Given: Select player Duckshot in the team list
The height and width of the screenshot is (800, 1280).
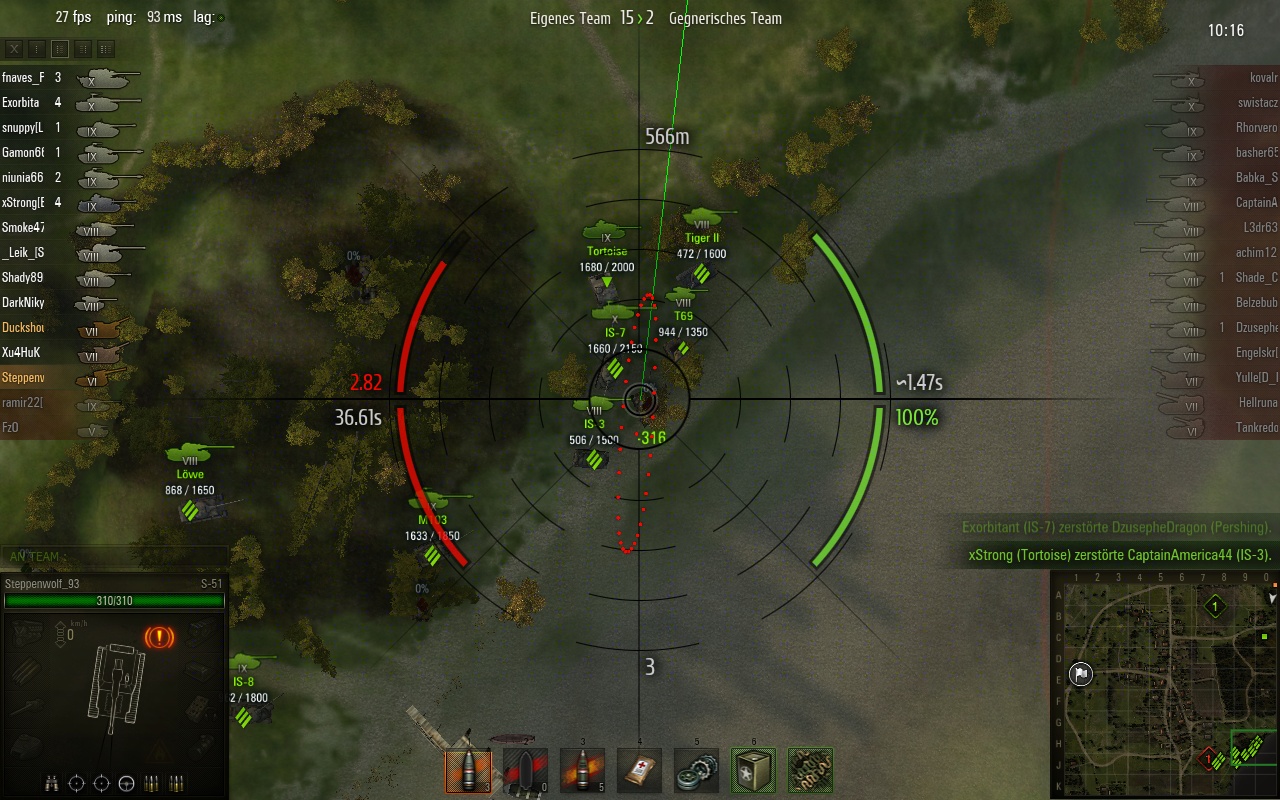Looking at the screenshot, I should tap(23, 328).
